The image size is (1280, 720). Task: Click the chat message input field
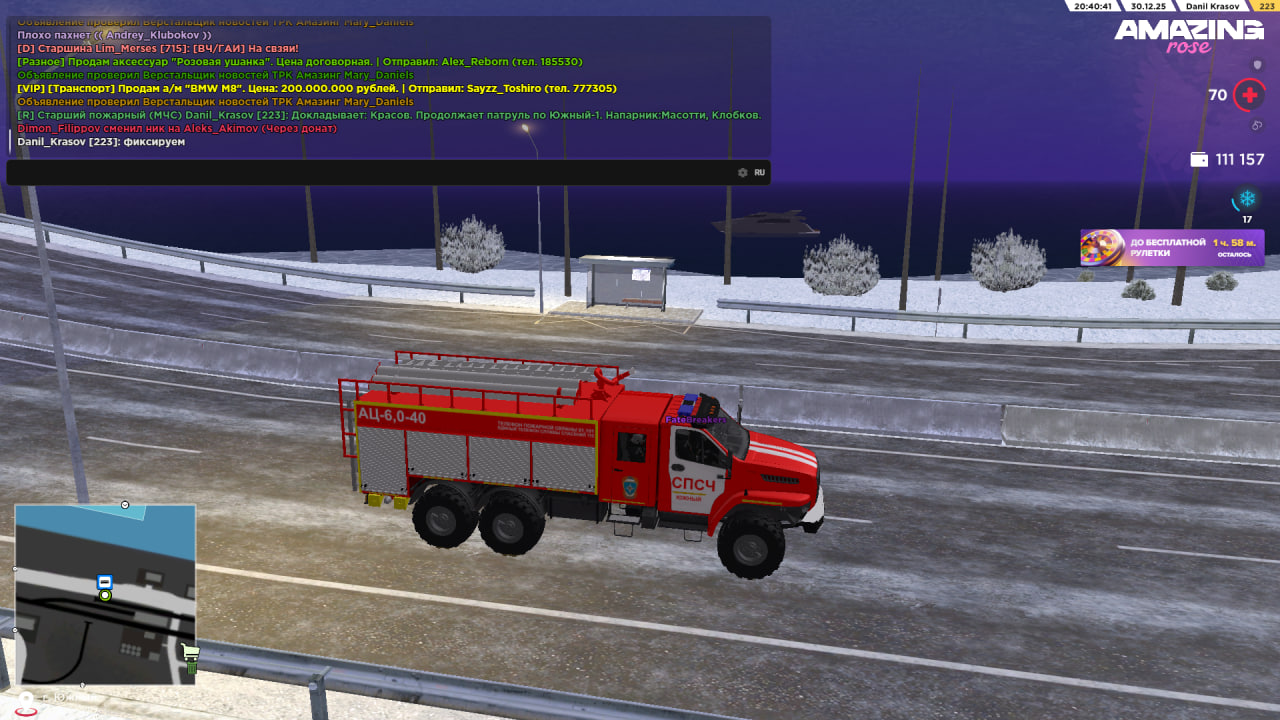click(x=370, y=172)
